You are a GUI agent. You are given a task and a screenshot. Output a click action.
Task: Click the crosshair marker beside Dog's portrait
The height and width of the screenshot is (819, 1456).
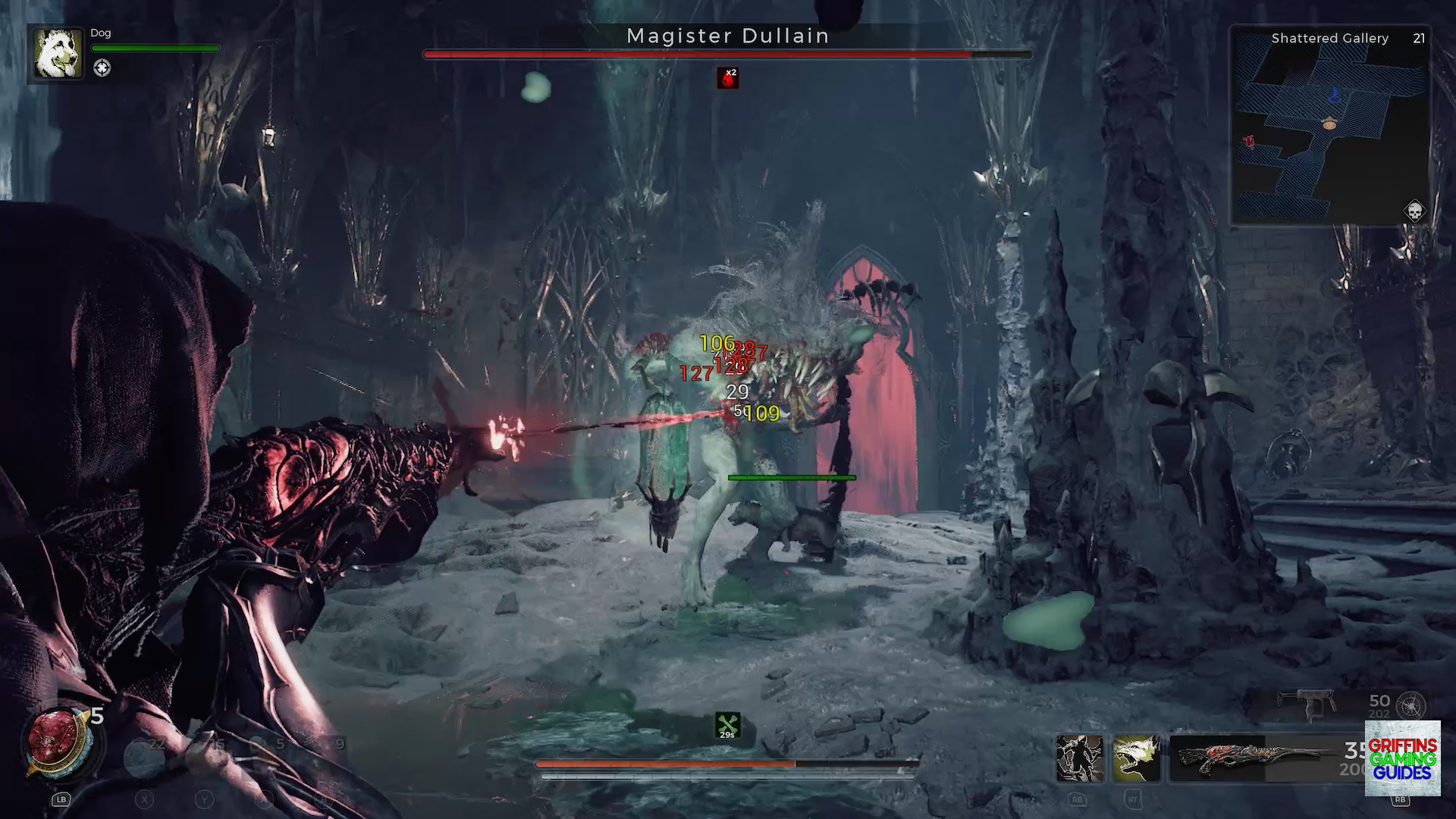pyautogui.click(x=102, y=67)
